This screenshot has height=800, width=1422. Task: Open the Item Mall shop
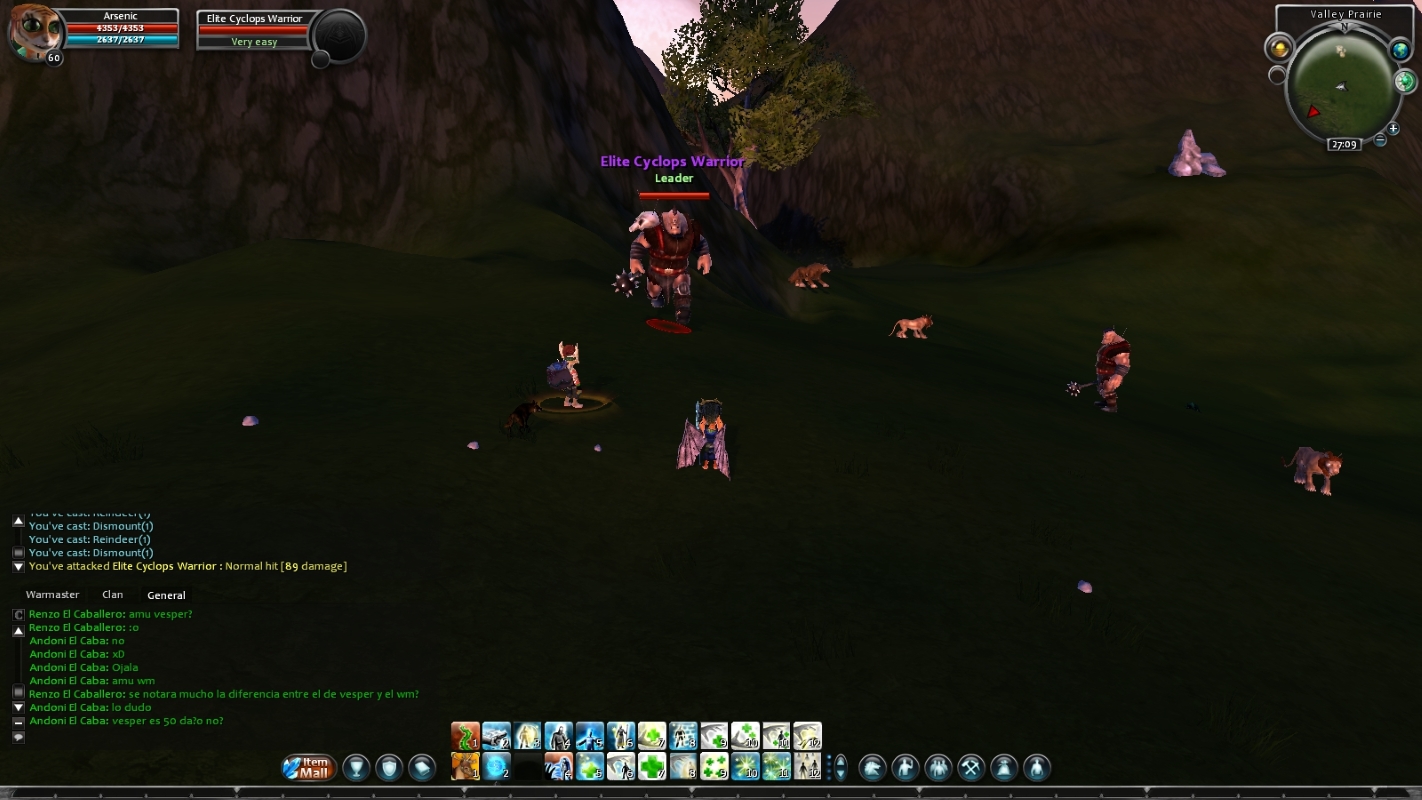pos(309,767)
